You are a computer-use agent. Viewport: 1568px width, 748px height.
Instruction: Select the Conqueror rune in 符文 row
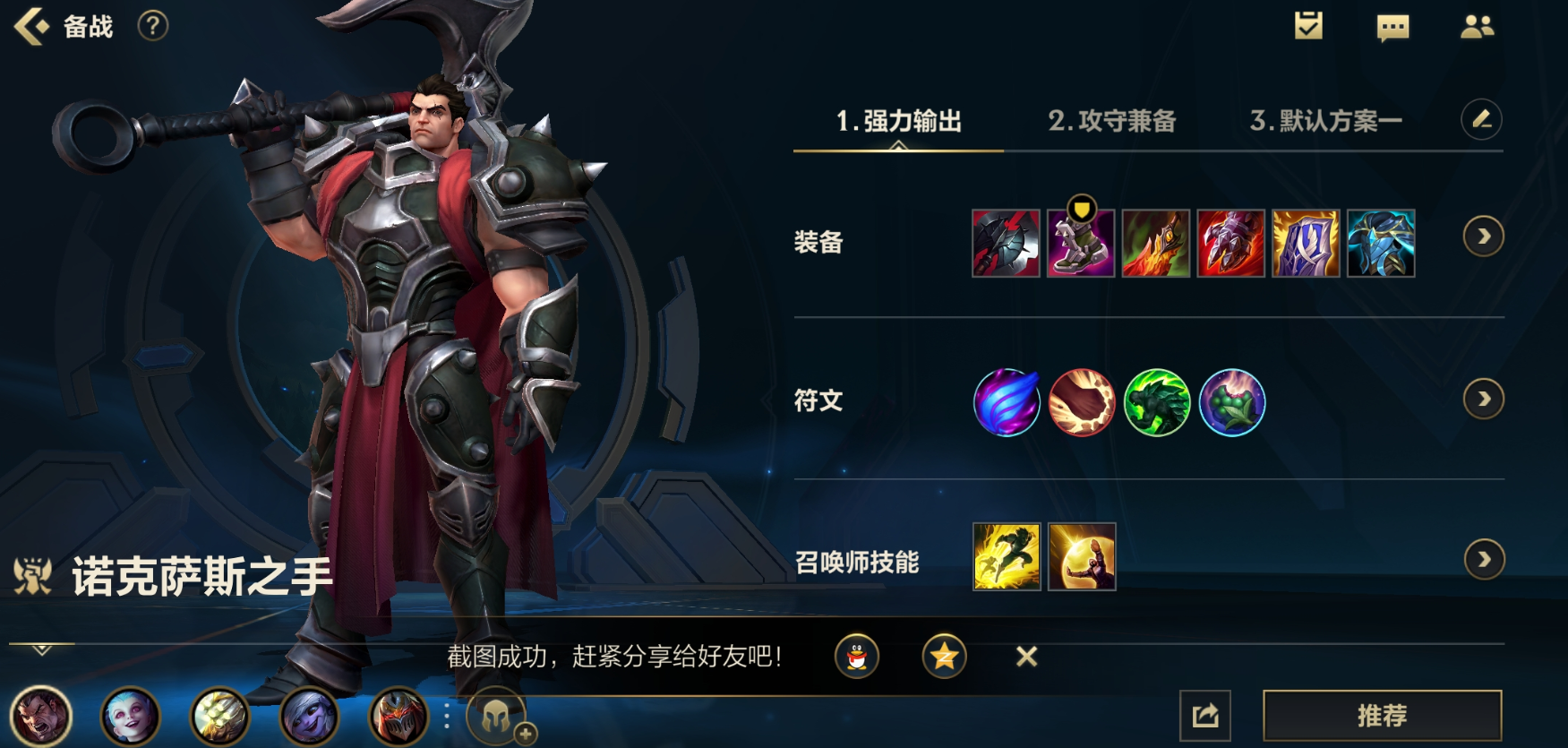pyautogui.click(x=1006, y=403)
